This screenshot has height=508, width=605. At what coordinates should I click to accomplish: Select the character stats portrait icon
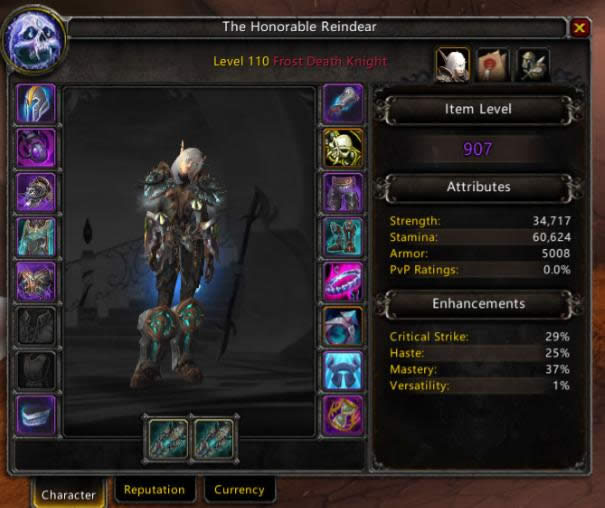[x=452, y=66]
